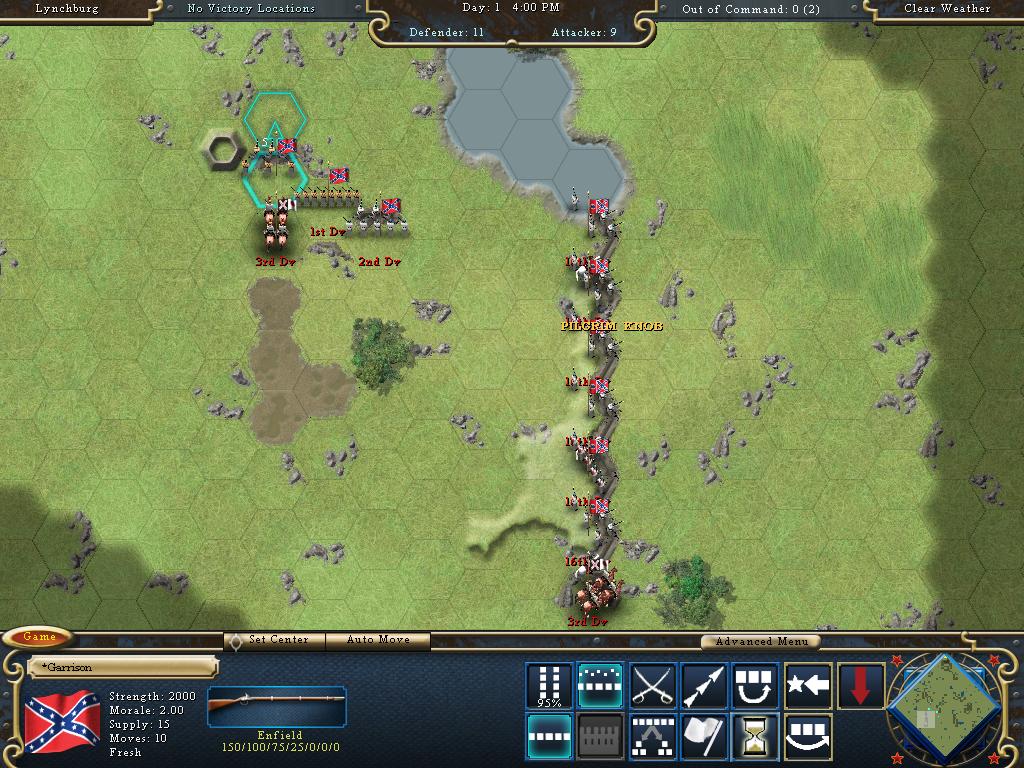Select the star with left arrow icon
The width and height of the screenshot is (1024, 768).
coord(808,686)
